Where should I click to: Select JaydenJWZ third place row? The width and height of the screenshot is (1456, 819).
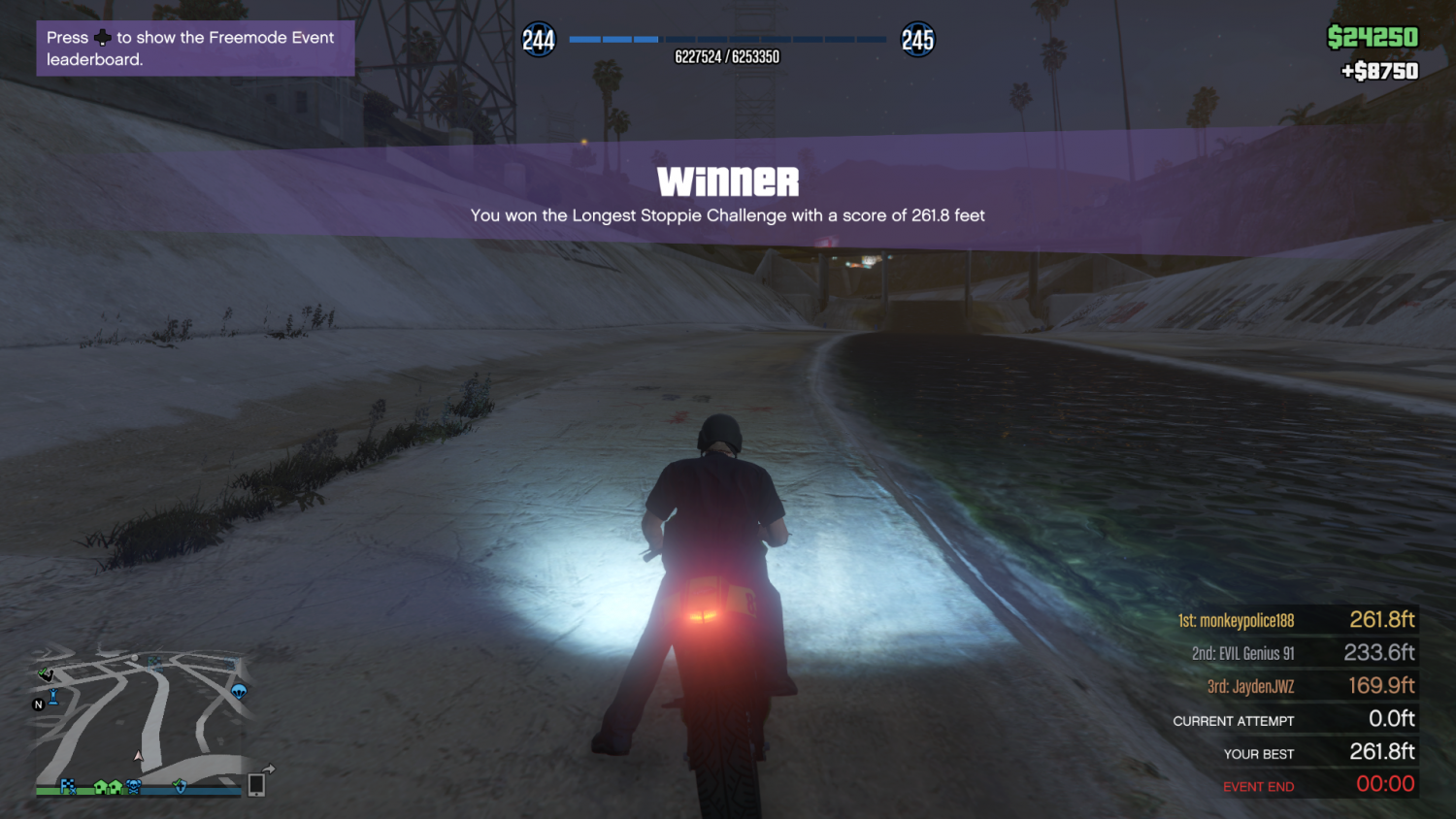pos(1296,686)
